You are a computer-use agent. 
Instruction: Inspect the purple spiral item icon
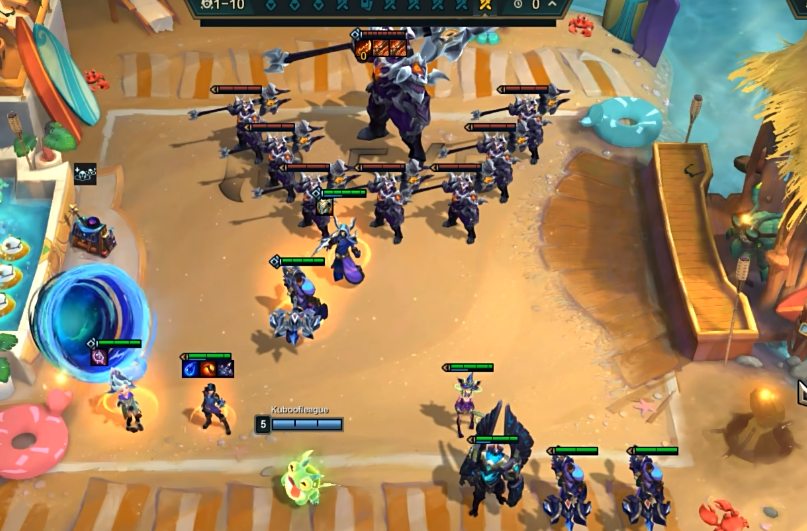click(x=99, y=357)
